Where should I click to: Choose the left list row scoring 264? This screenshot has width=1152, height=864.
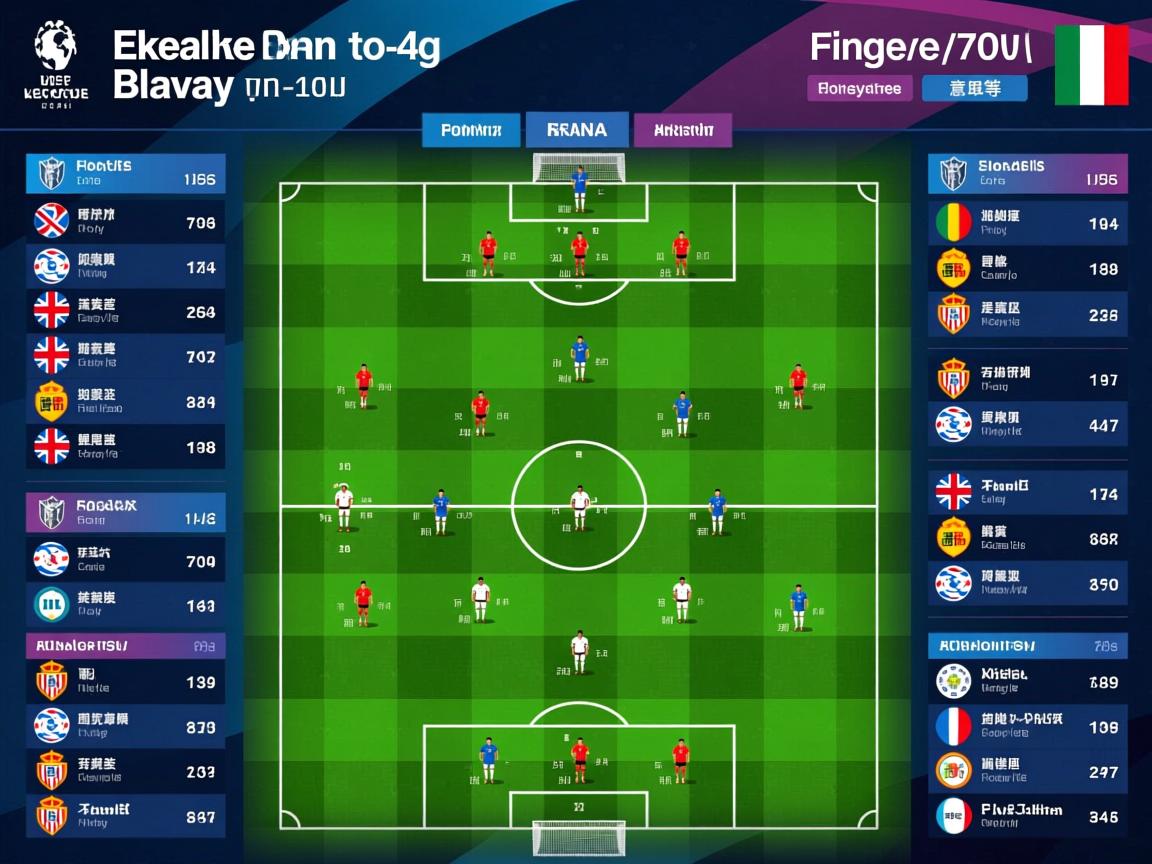pyautogui.click(x=125, y=311)
